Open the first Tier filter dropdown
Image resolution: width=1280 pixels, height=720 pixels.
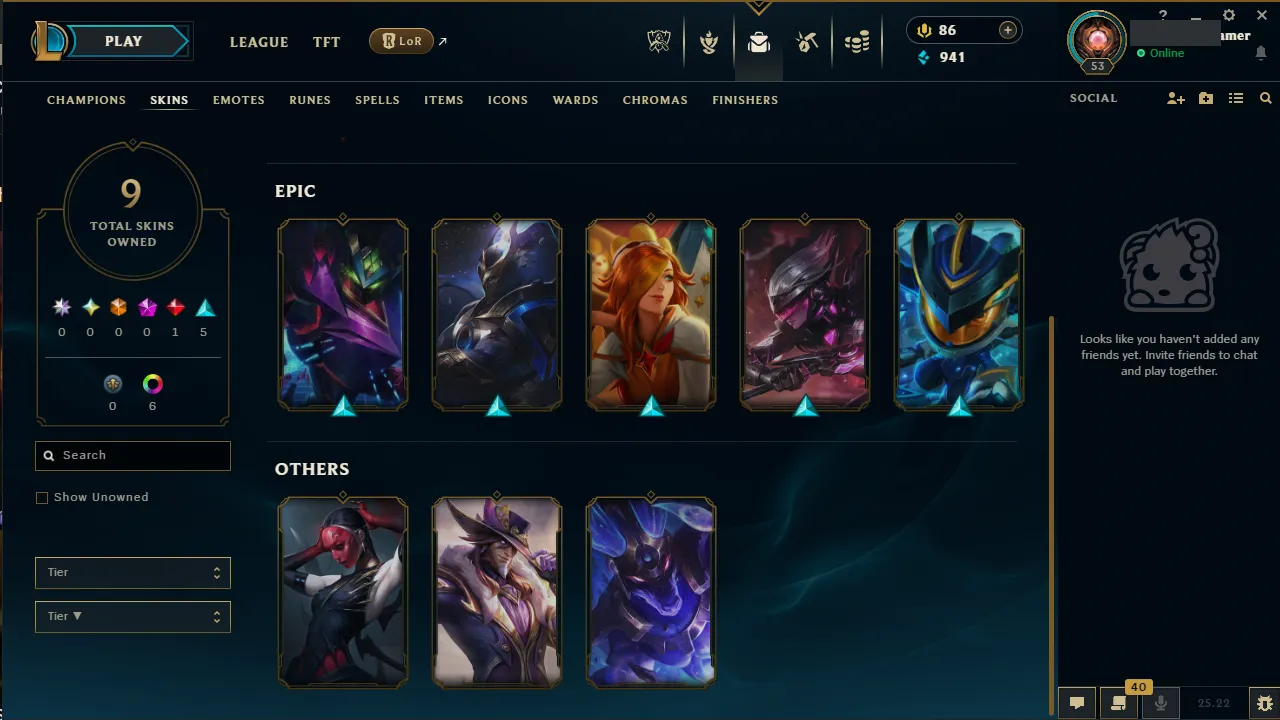click(132, 572)
